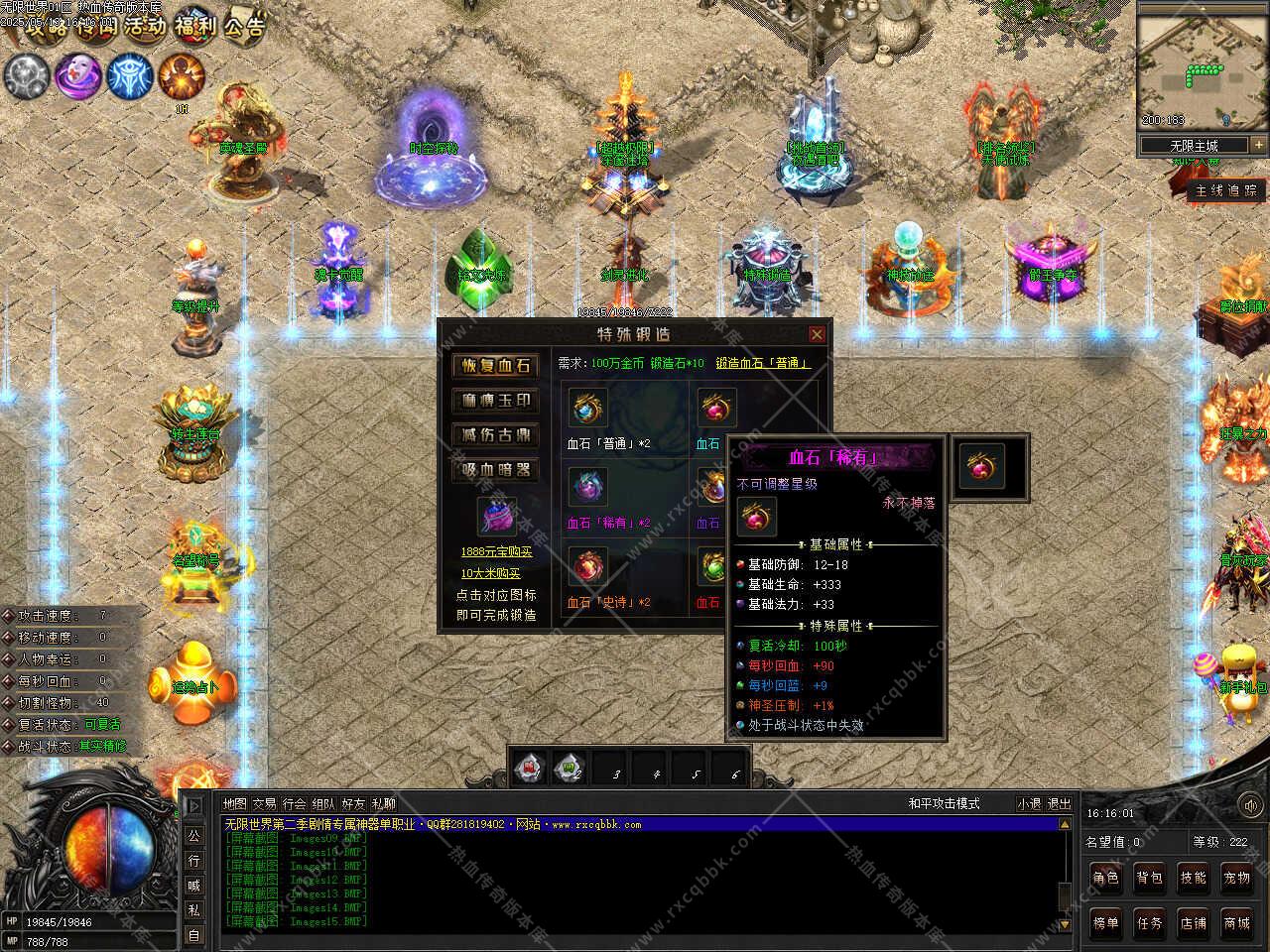Click the 10大米购买 purchase link
1270x952 pixels.
tap(490, 573)
